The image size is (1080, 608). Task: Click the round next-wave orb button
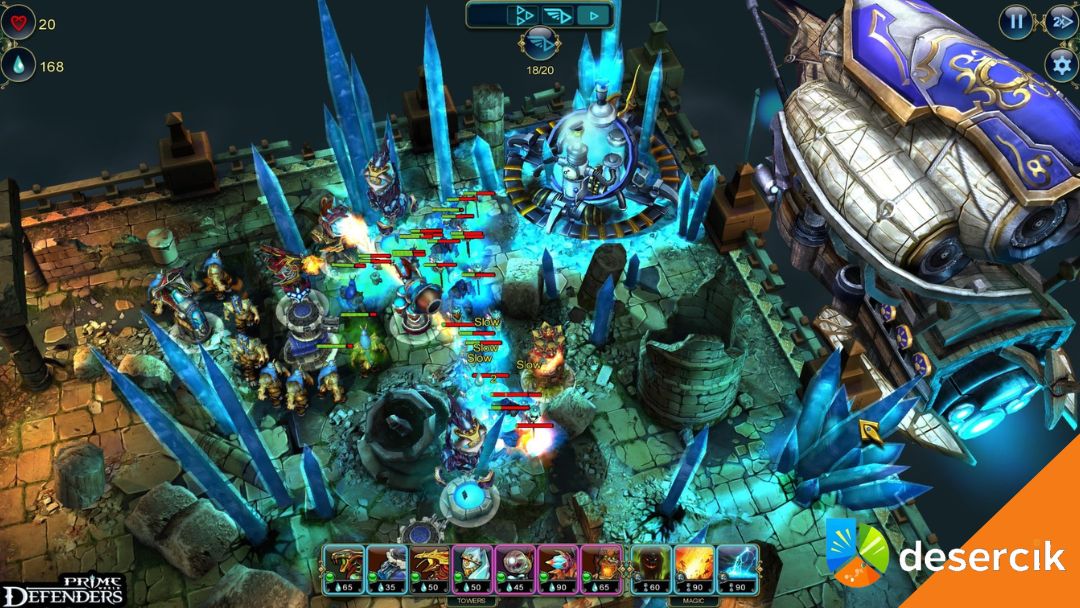tap(540, 45)
